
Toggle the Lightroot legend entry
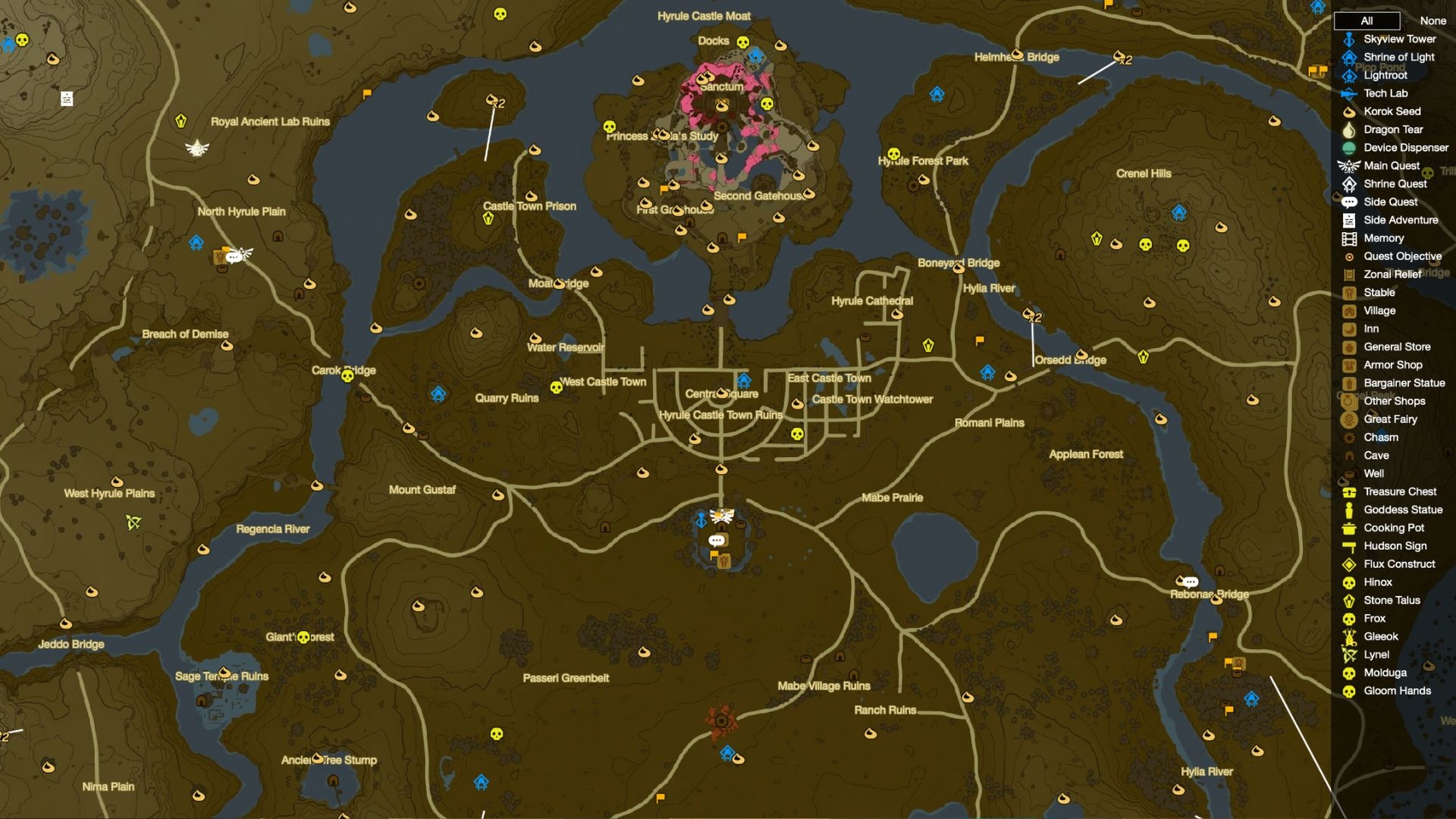[1385, 75]
